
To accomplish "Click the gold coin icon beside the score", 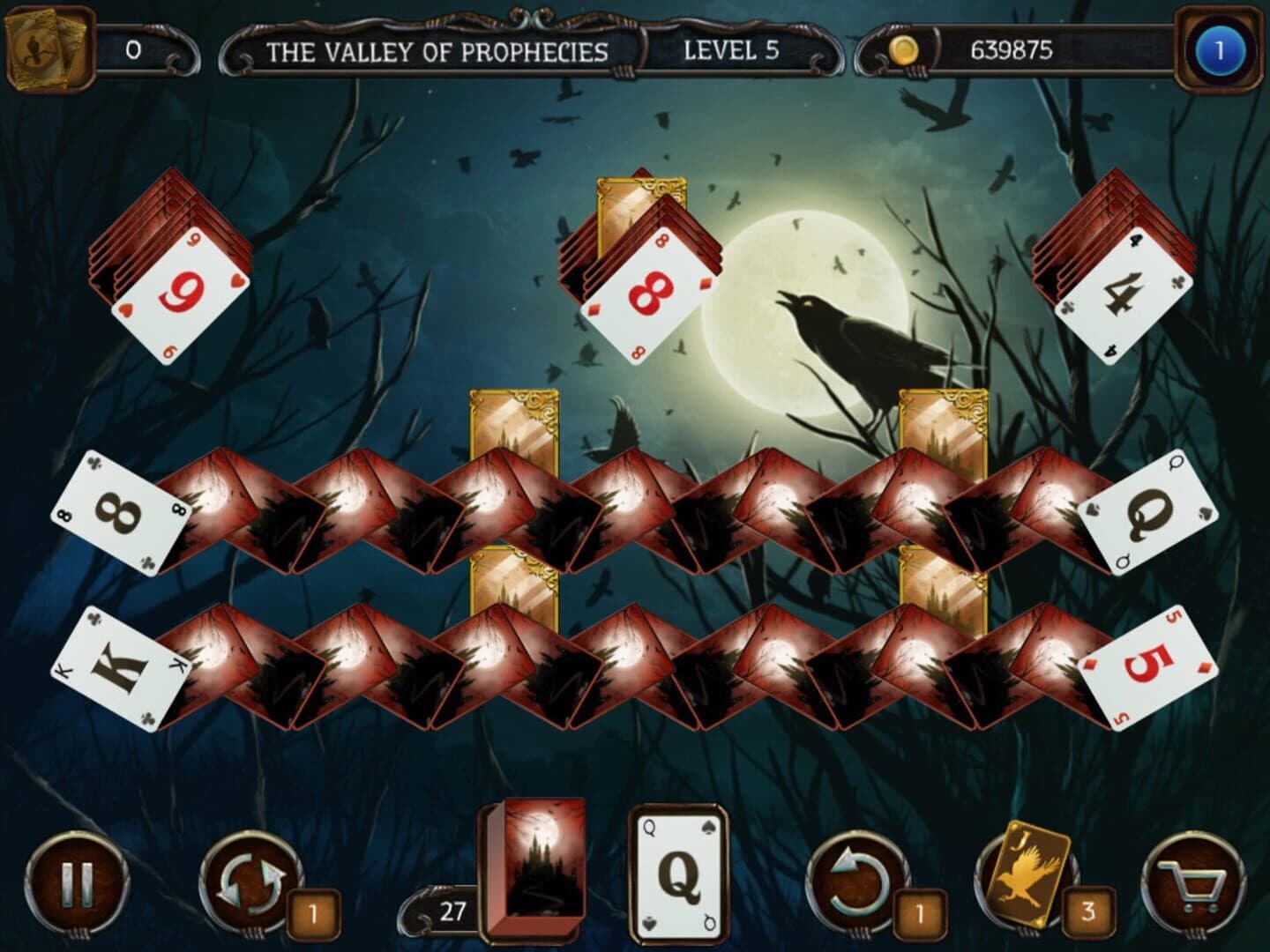I will (x=901, y=50).
